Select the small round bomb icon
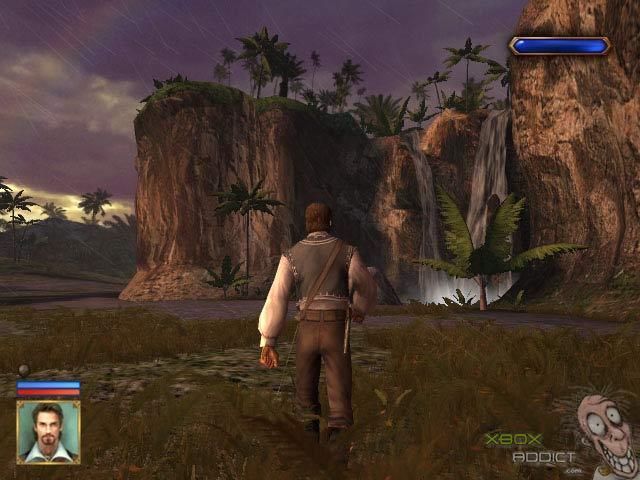The image size is (640, 480). point(24,371)
